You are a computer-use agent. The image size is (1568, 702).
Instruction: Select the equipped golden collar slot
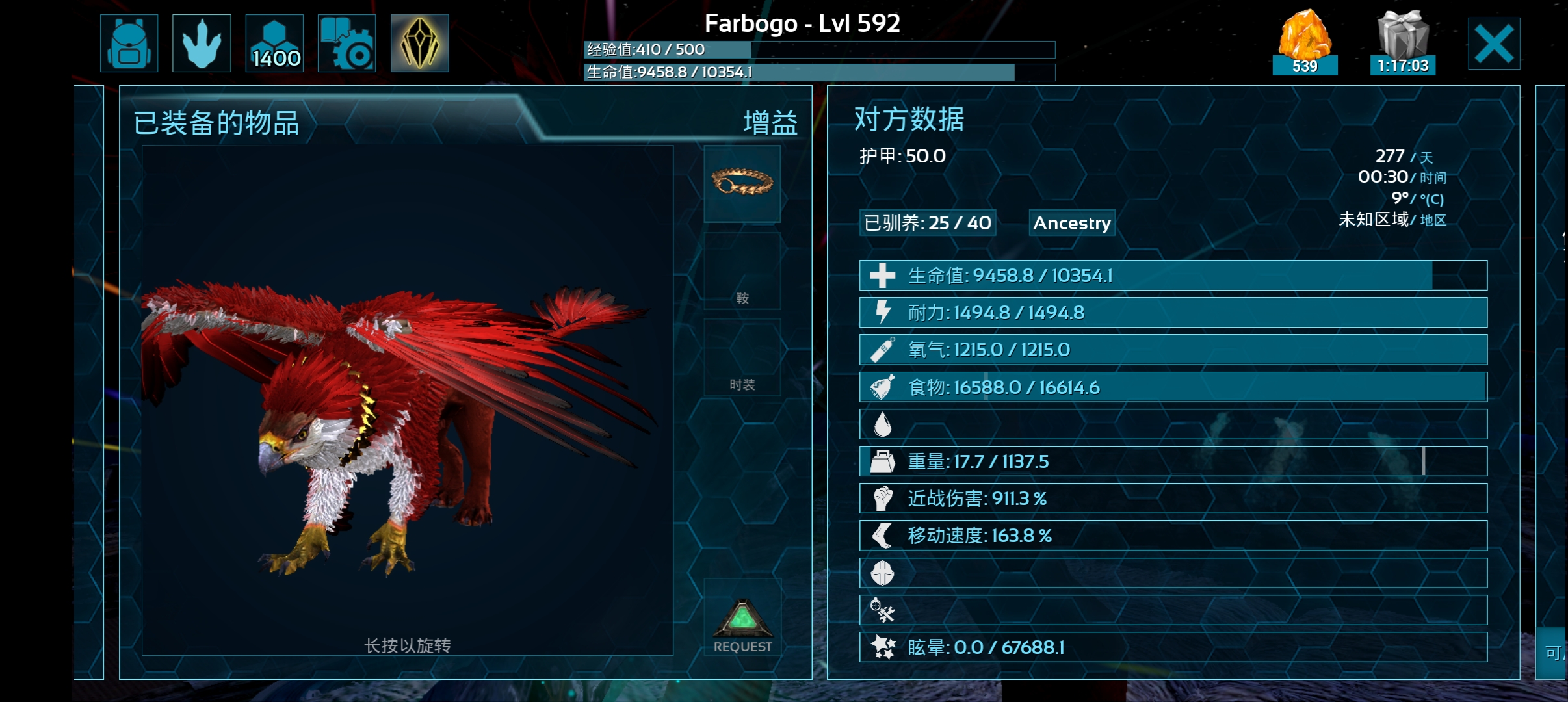tap(742, 183)
